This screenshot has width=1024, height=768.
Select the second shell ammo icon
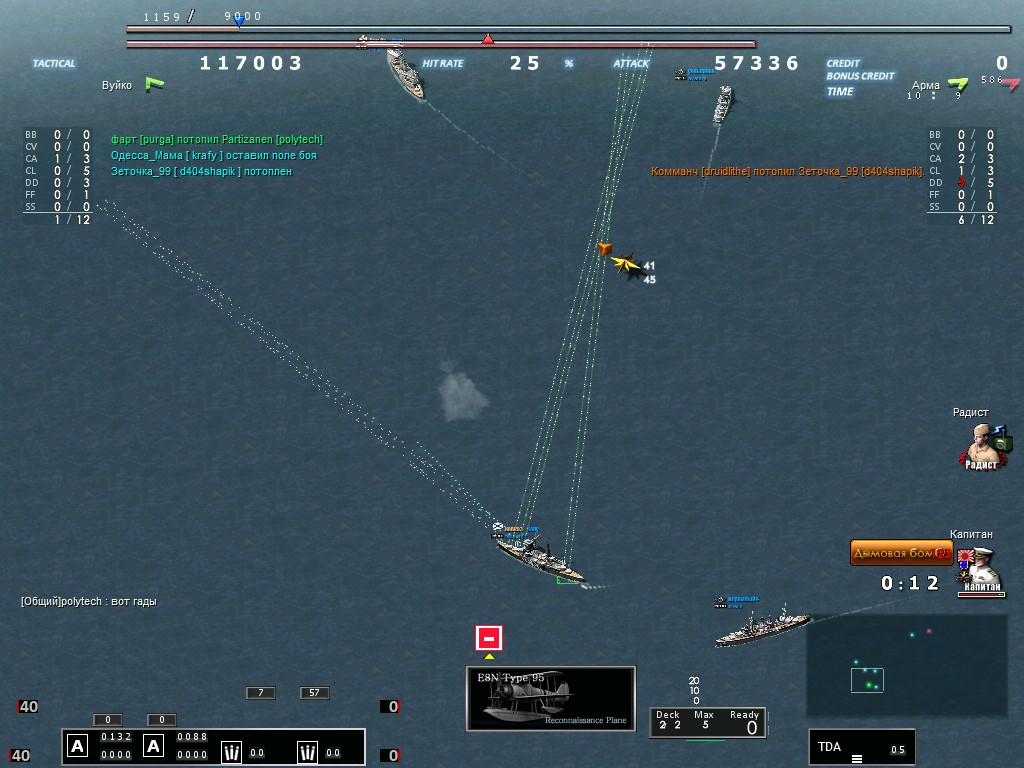point(309,752)
